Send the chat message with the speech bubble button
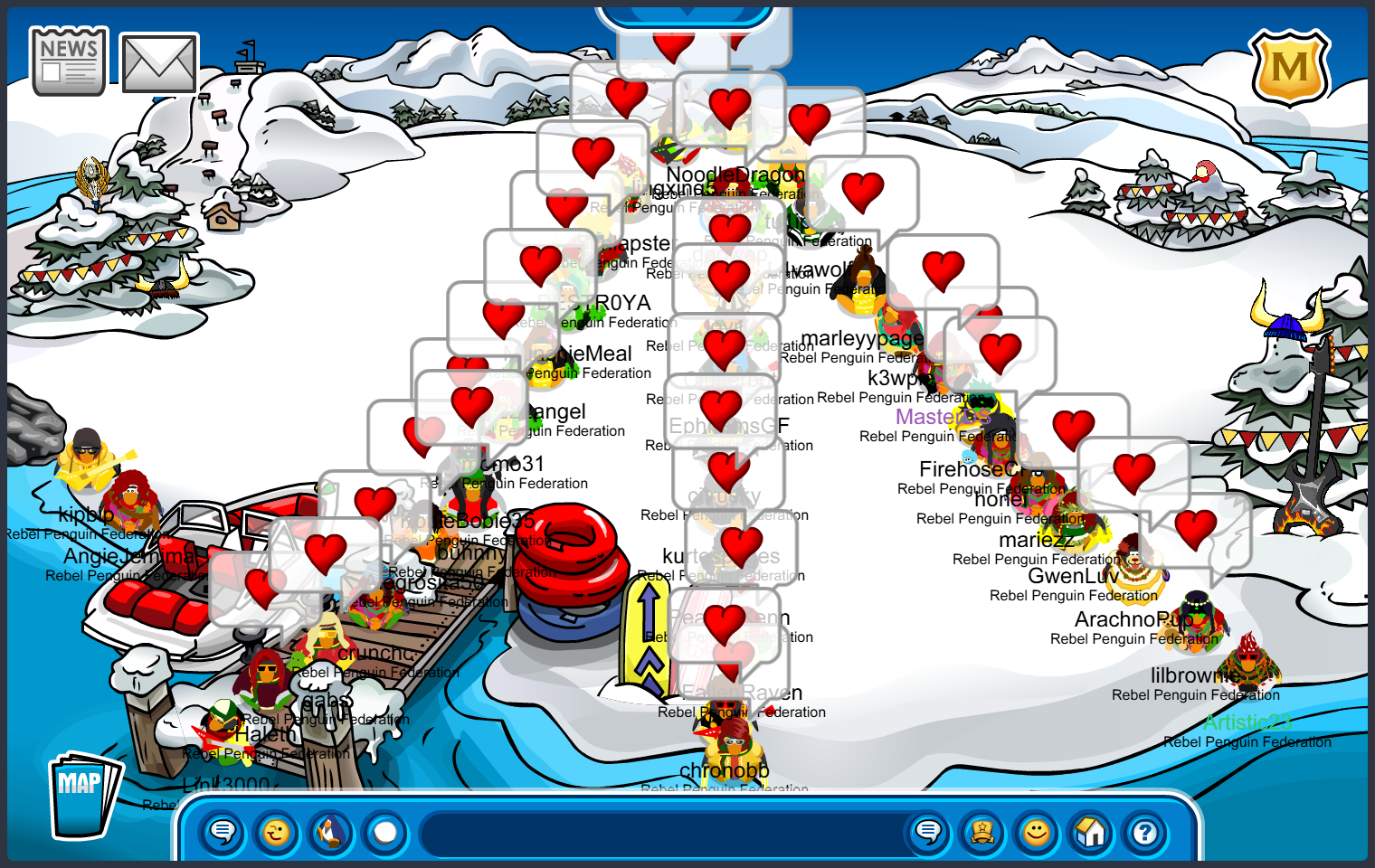Screen dimensions: 1375x868 pyautogui.click(x=928, y=832)
